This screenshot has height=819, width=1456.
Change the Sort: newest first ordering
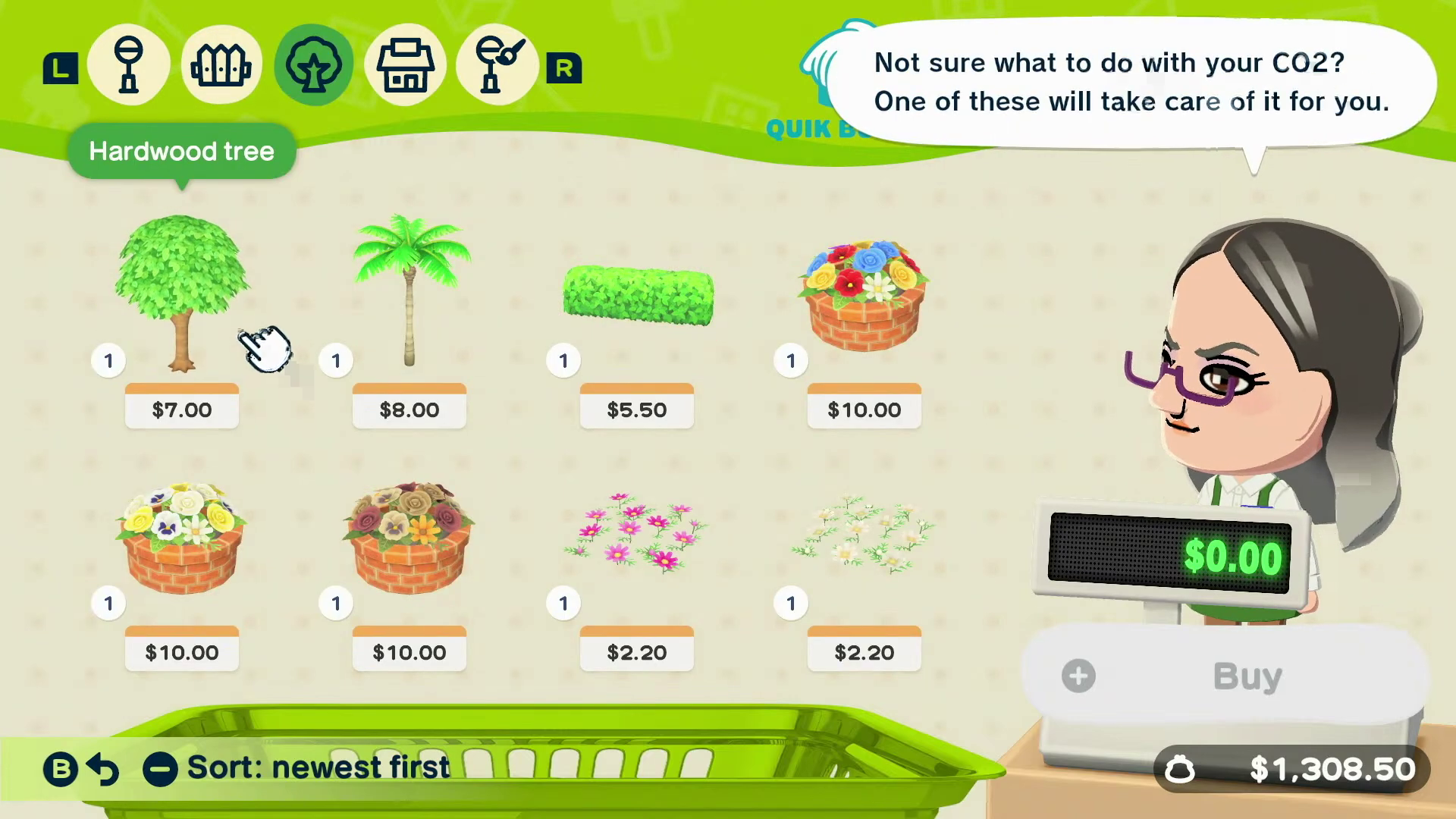point(317,767)
